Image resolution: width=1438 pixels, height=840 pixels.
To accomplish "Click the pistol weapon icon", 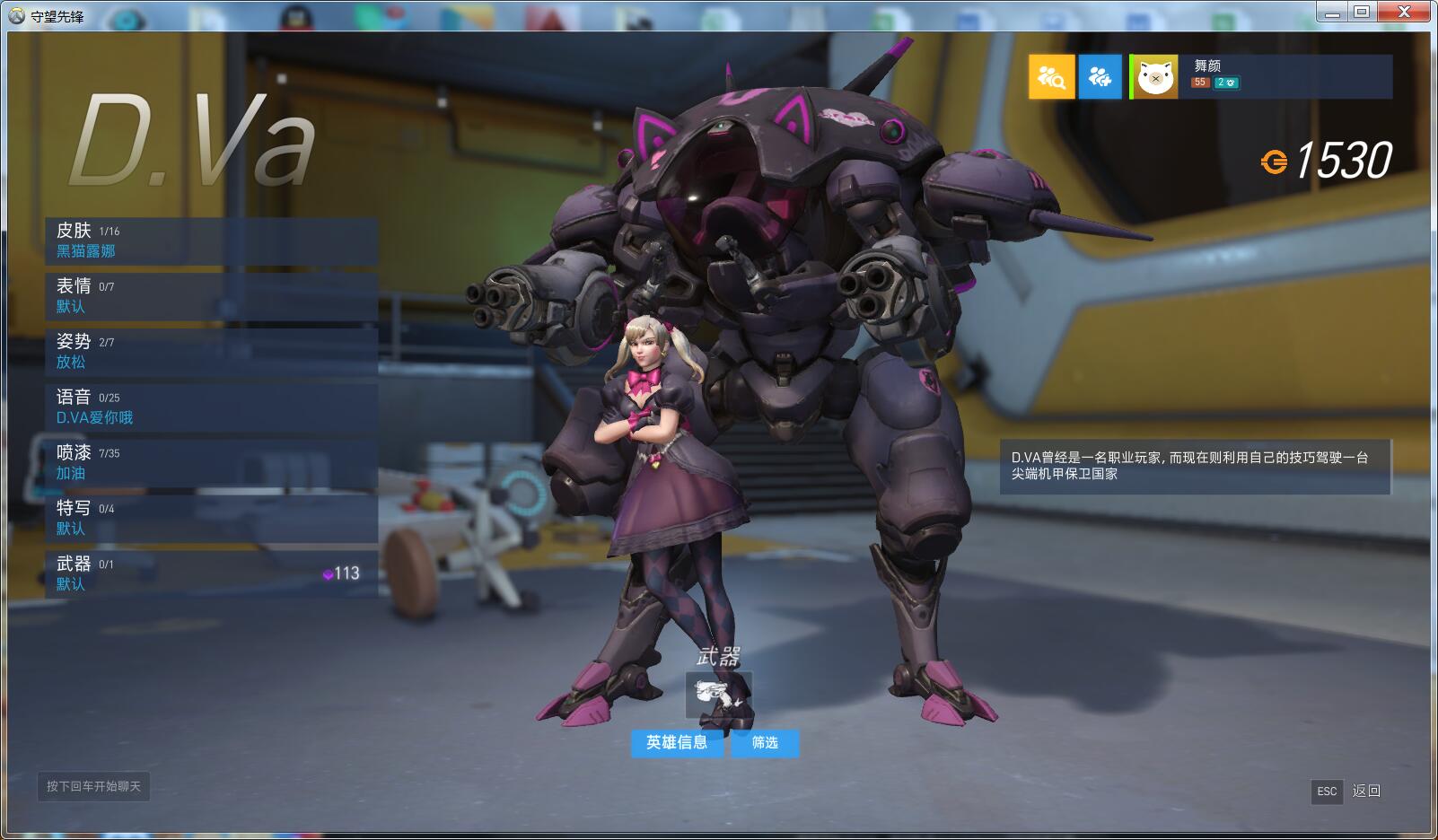I will point(718,696).
